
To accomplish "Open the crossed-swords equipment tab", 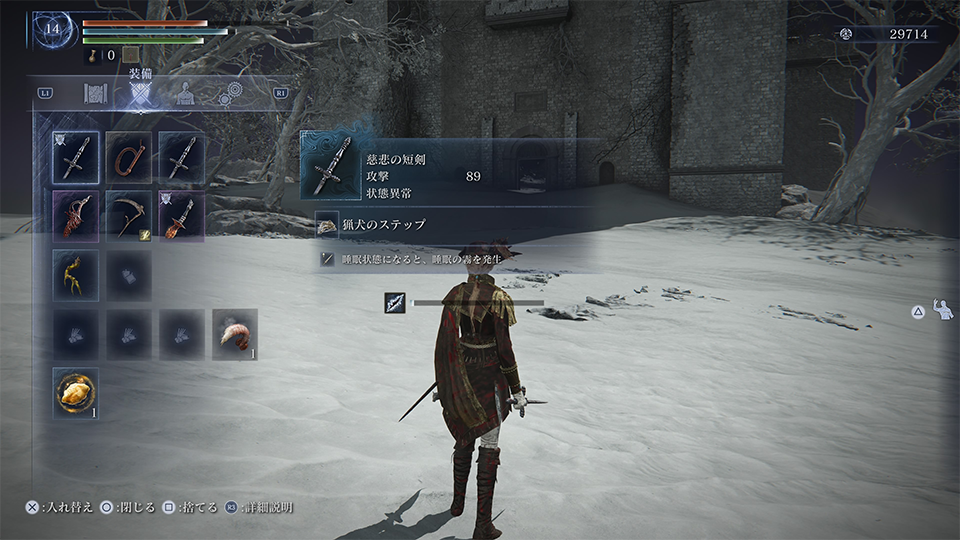I will (140, 94).
